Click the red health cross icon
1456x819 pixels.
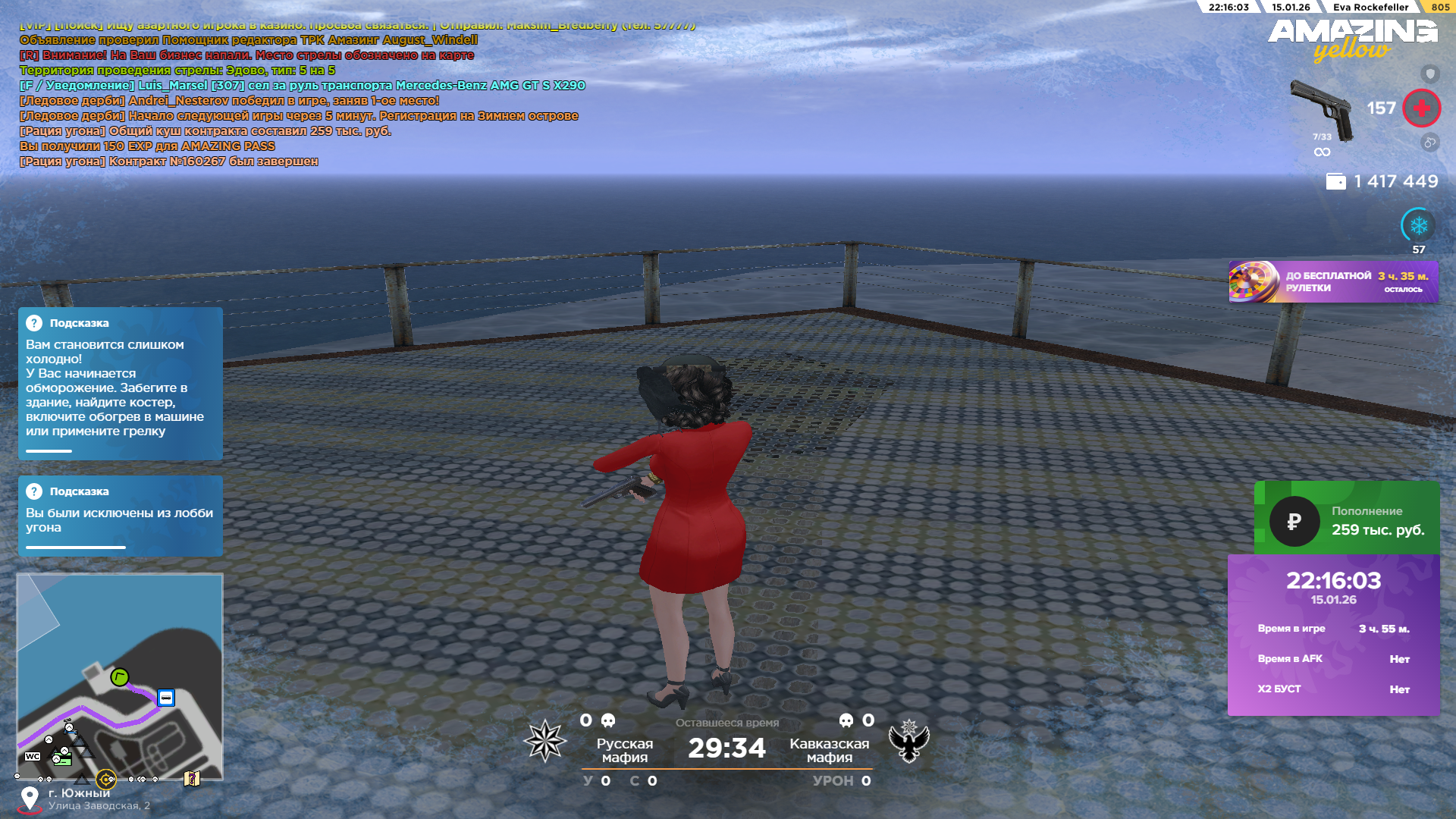pos(1421,108)
